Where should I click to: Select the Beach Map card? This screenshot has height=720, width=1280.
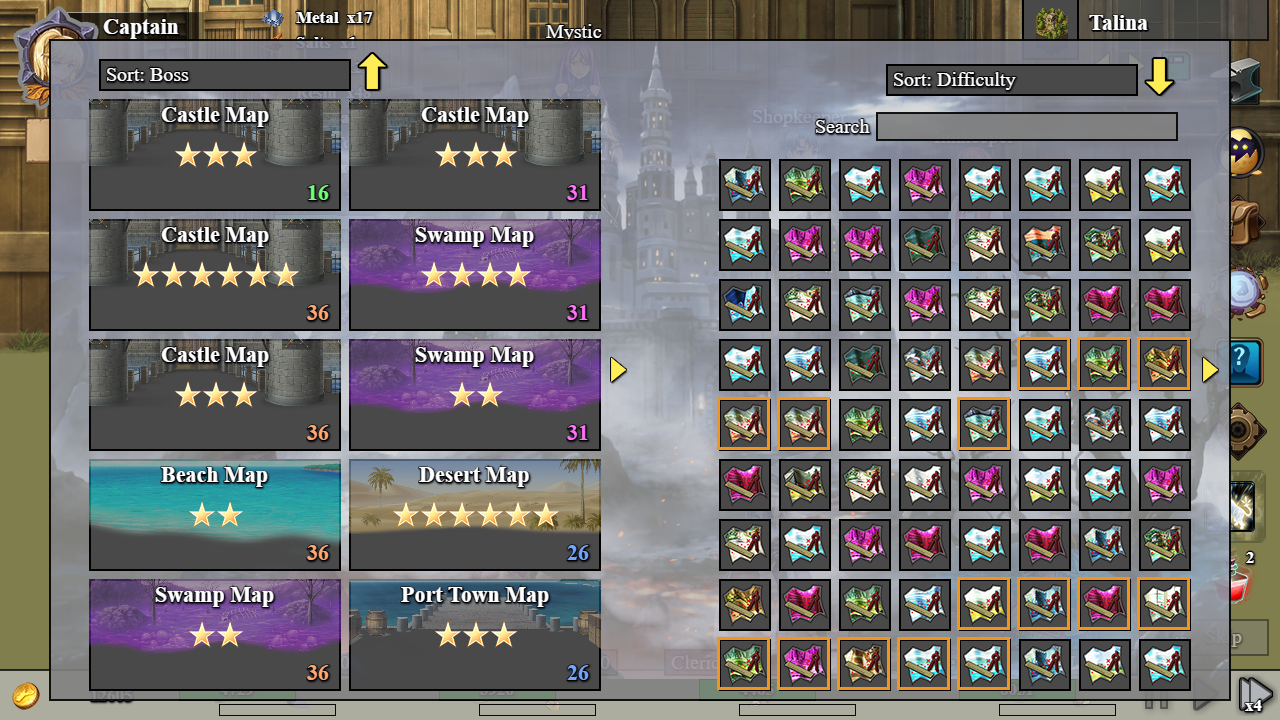(x=215, y=514)
